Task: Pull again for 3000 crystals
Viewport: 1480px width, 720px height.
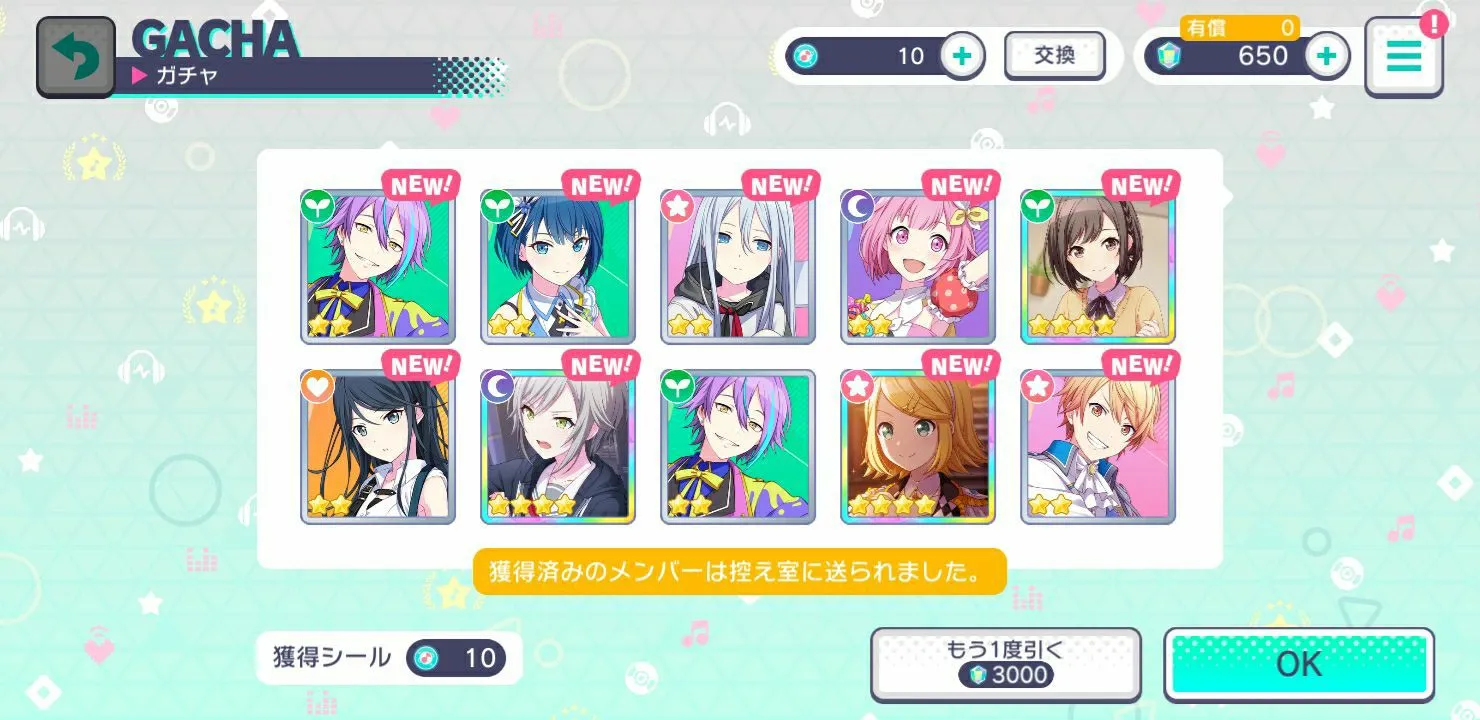Action: [1005, 663]
